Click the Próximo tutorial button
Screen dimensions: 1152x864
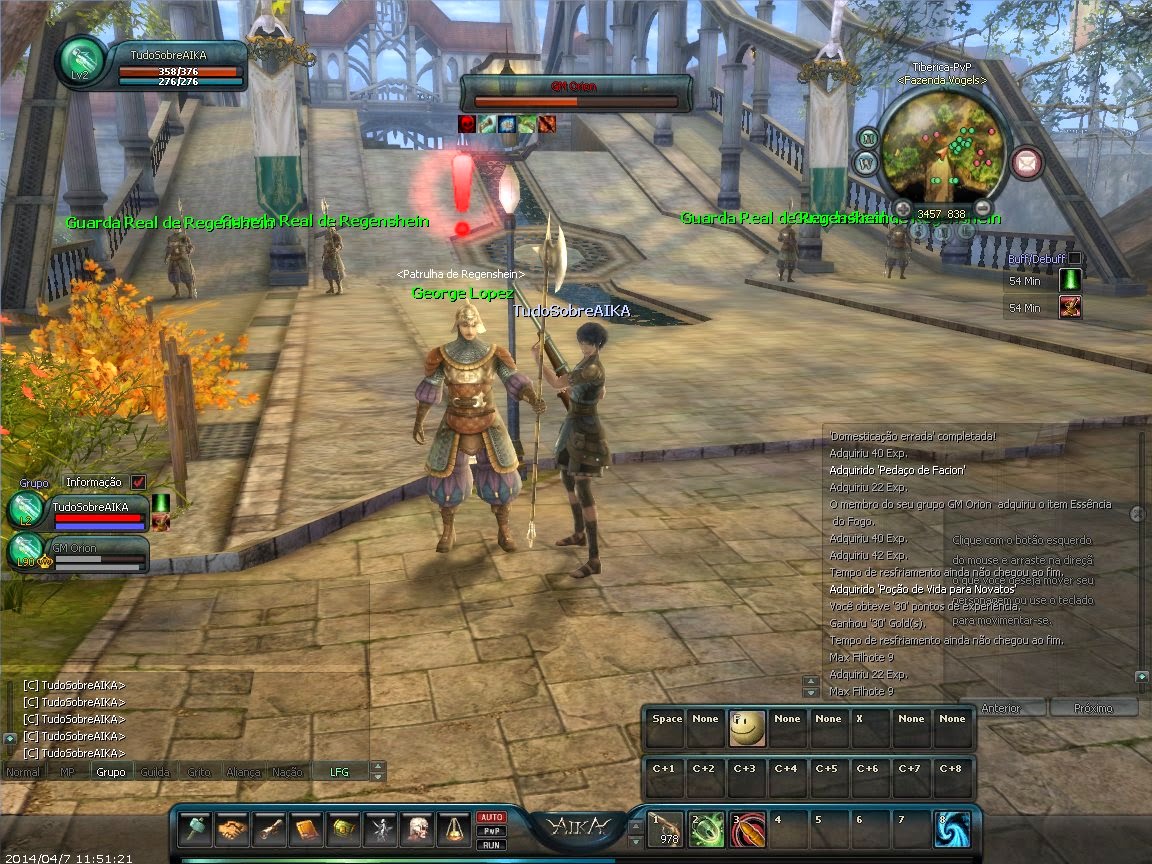click(1093, 708)
